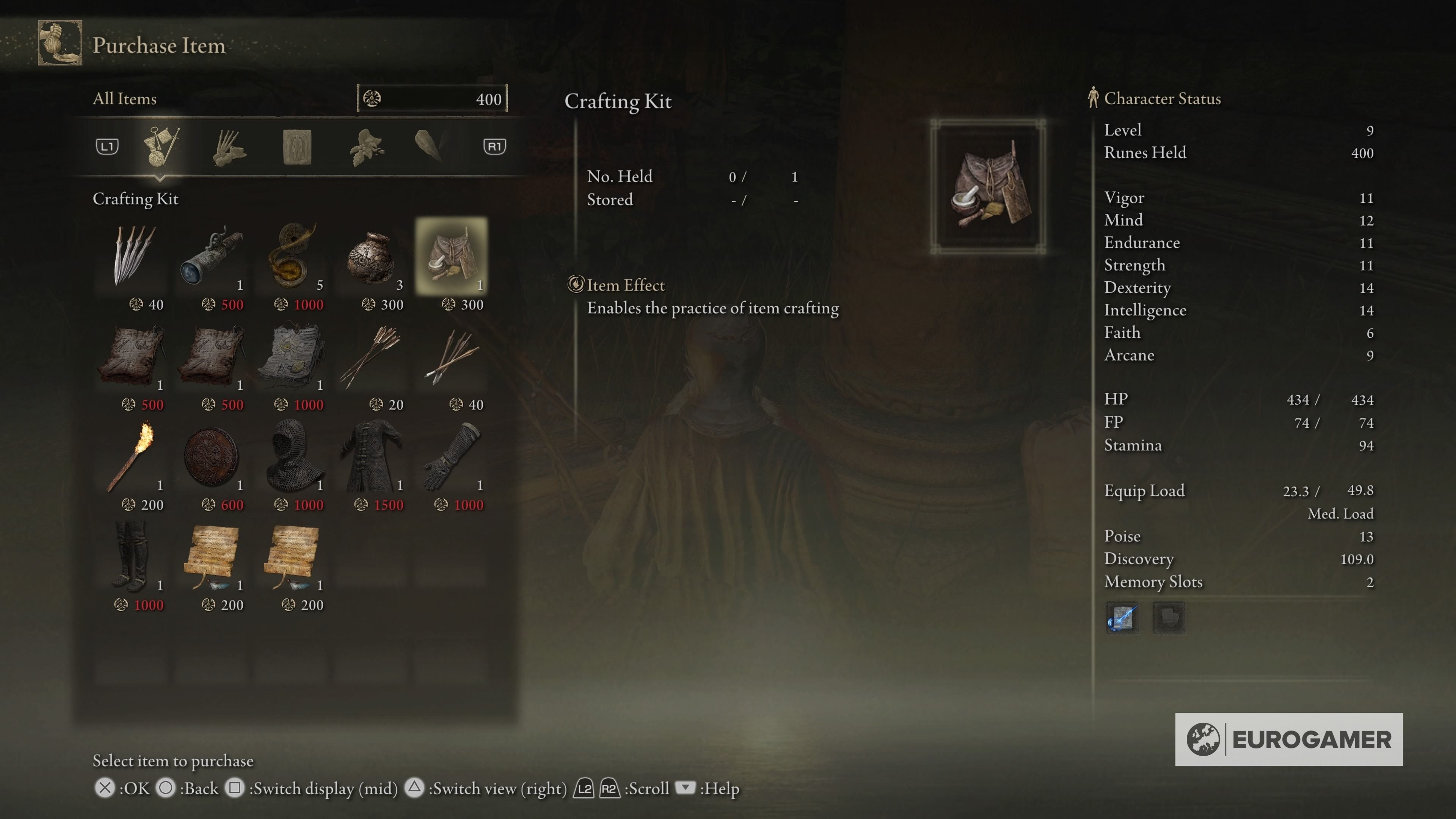Select the note with feather costing 200
The width and height of the screenshot is (1456, 819).
(x=213, y=560)
